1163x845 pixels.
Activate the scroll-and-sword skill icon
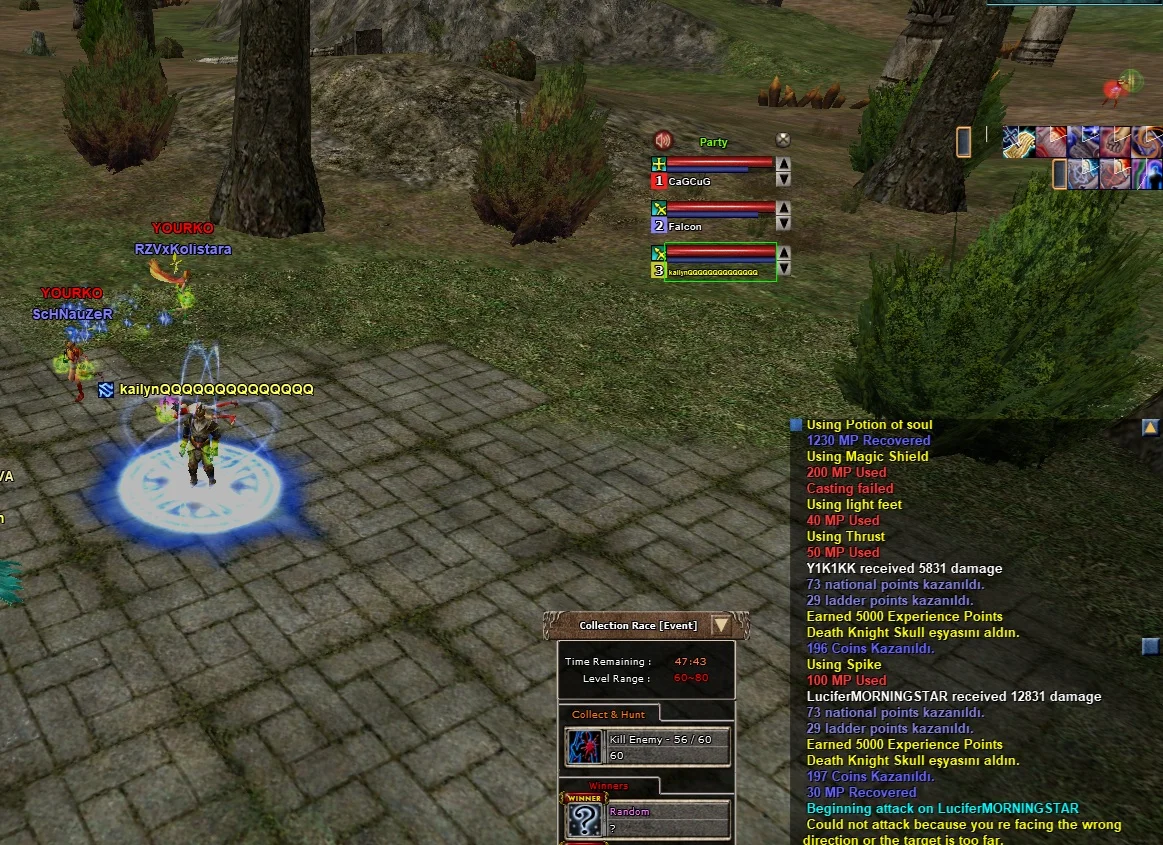(1017, 142)
